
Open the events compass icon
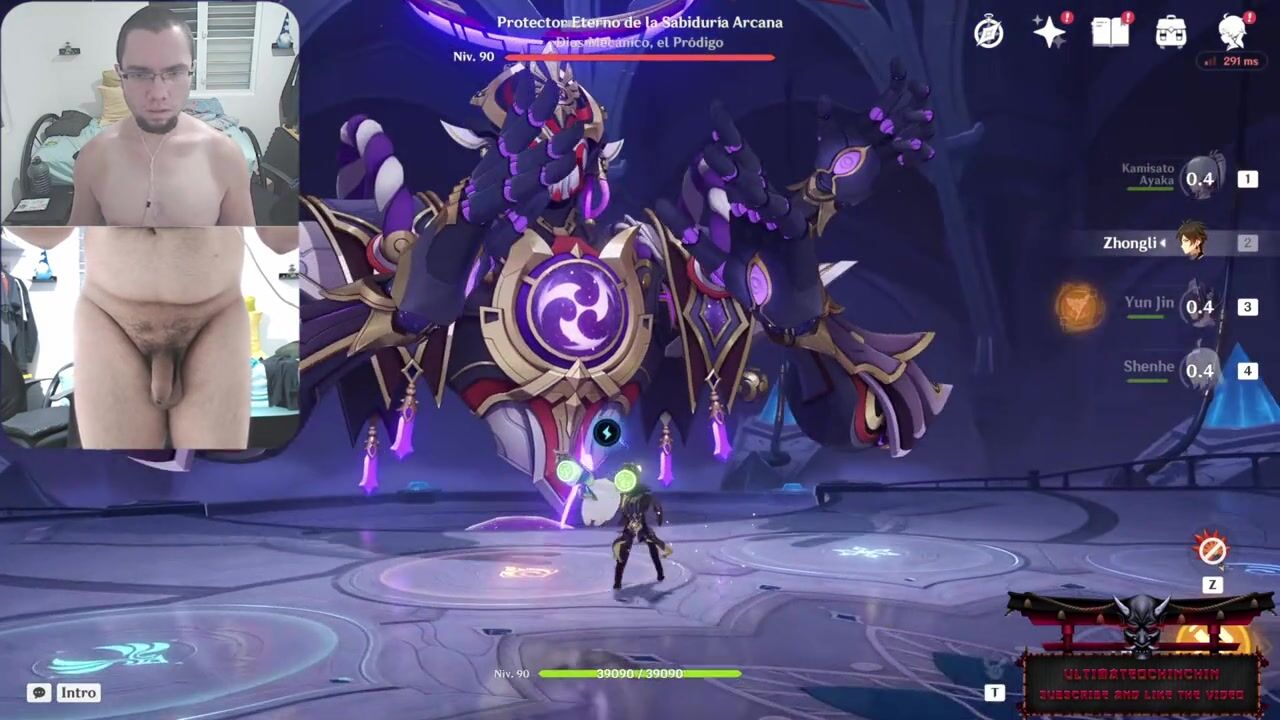pos(989,33)
